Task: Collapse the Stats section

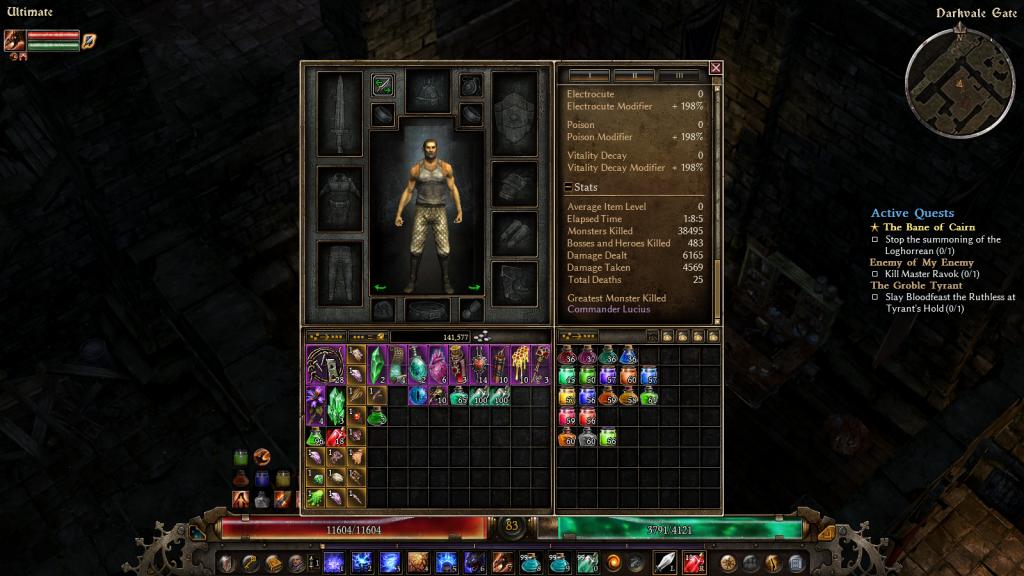Action: tap(568, 187)
